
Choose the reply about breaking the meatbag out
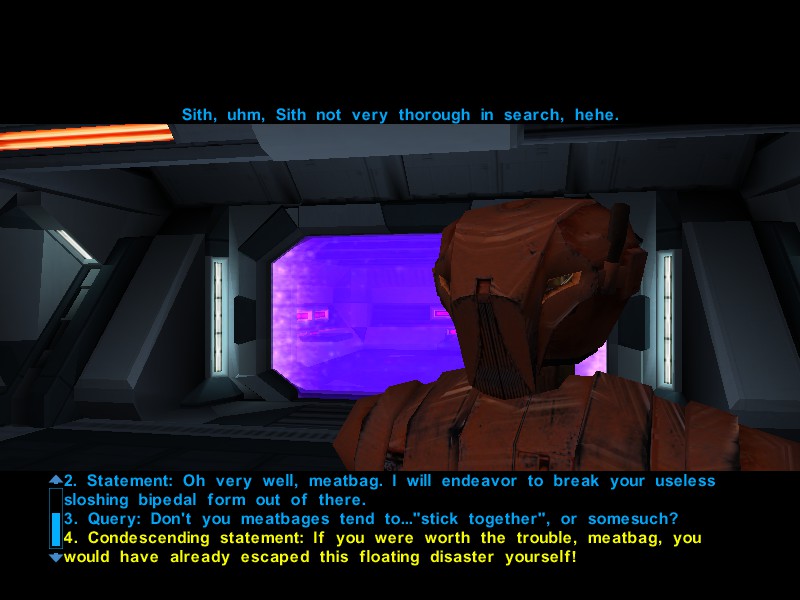click(x=390, y=490)
